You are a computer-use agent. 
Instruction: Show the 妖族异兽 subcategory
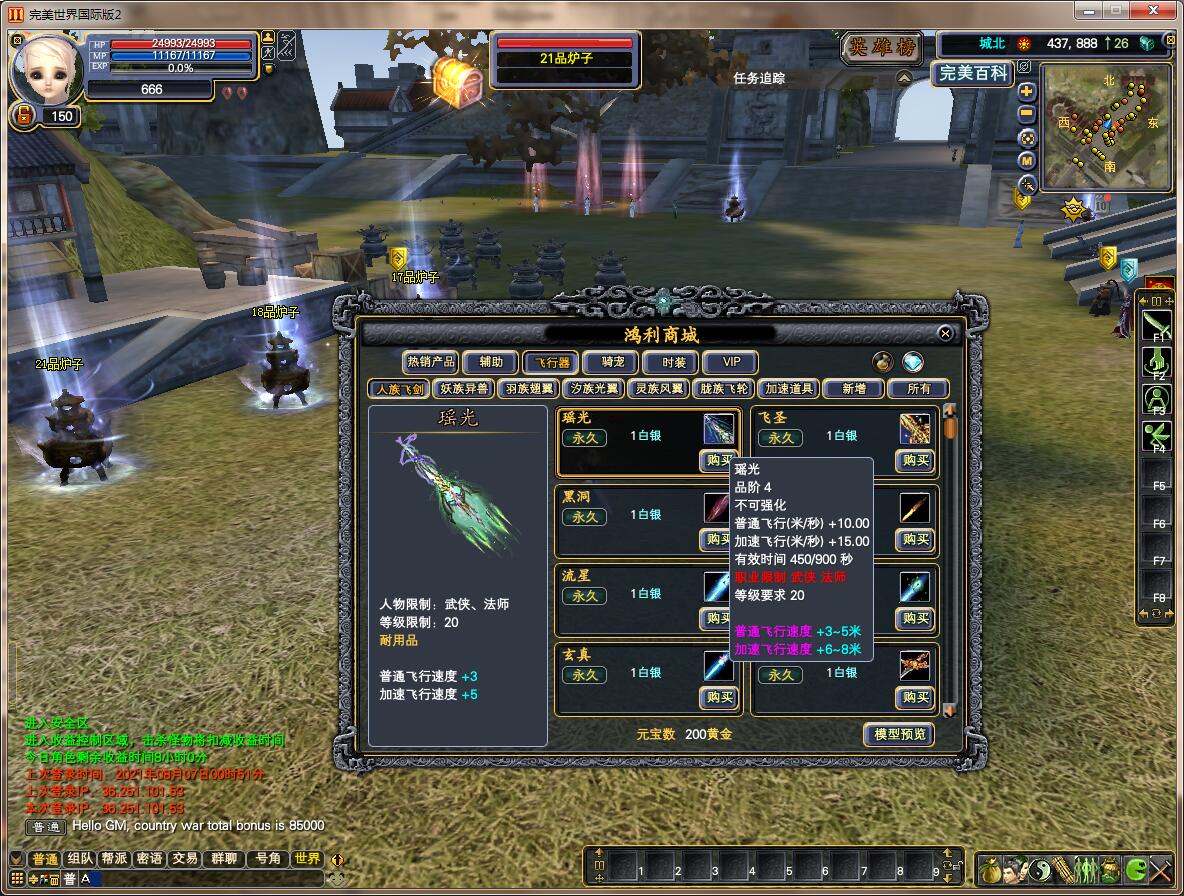(x=464, y=388)
